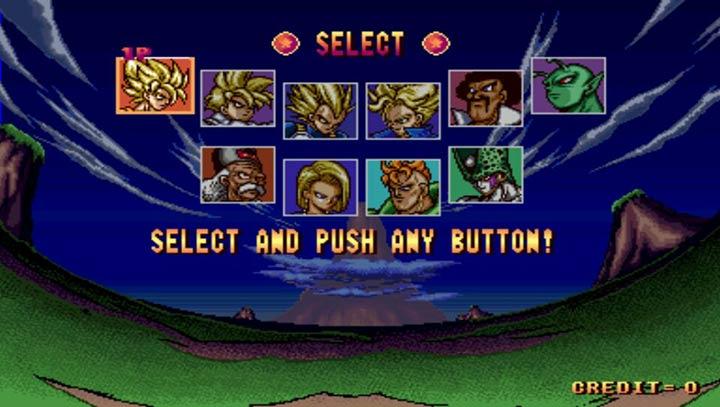The image size is (720, 407).
Task: Select orange-haired Android 16
Action: pyautogui.click(x=402, y=187)
